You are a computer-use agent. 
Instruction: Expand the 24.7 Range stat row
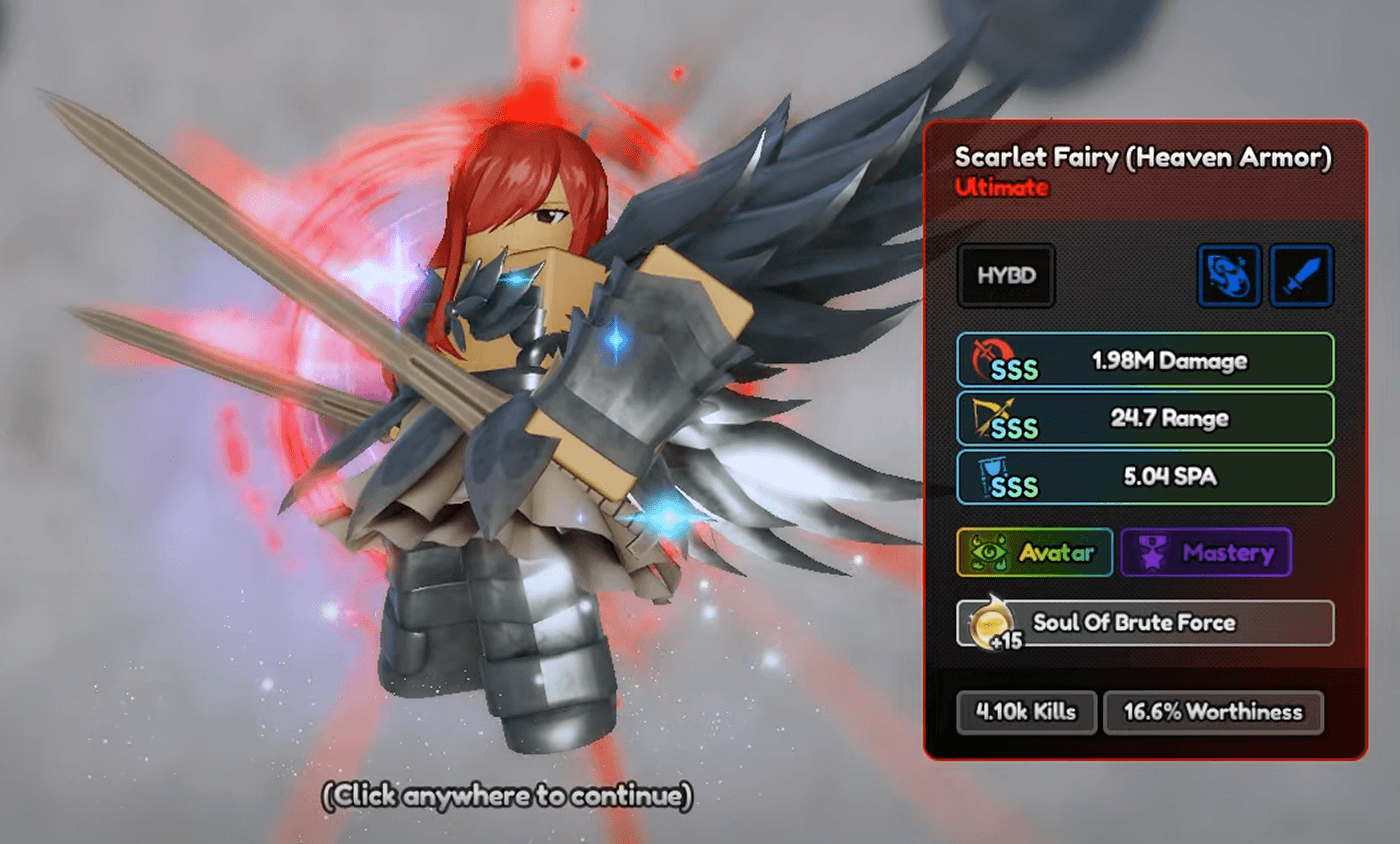click(1144, 419)
